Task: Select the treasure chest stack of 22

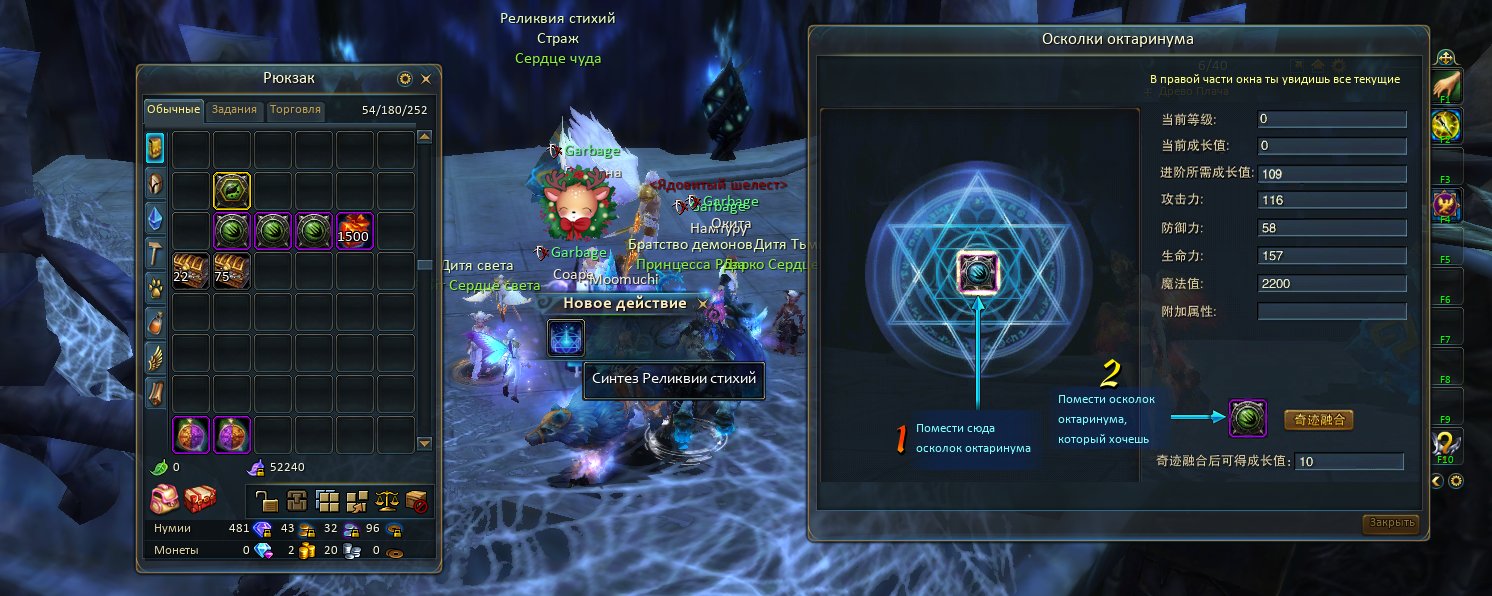Action: click(191, 271)
